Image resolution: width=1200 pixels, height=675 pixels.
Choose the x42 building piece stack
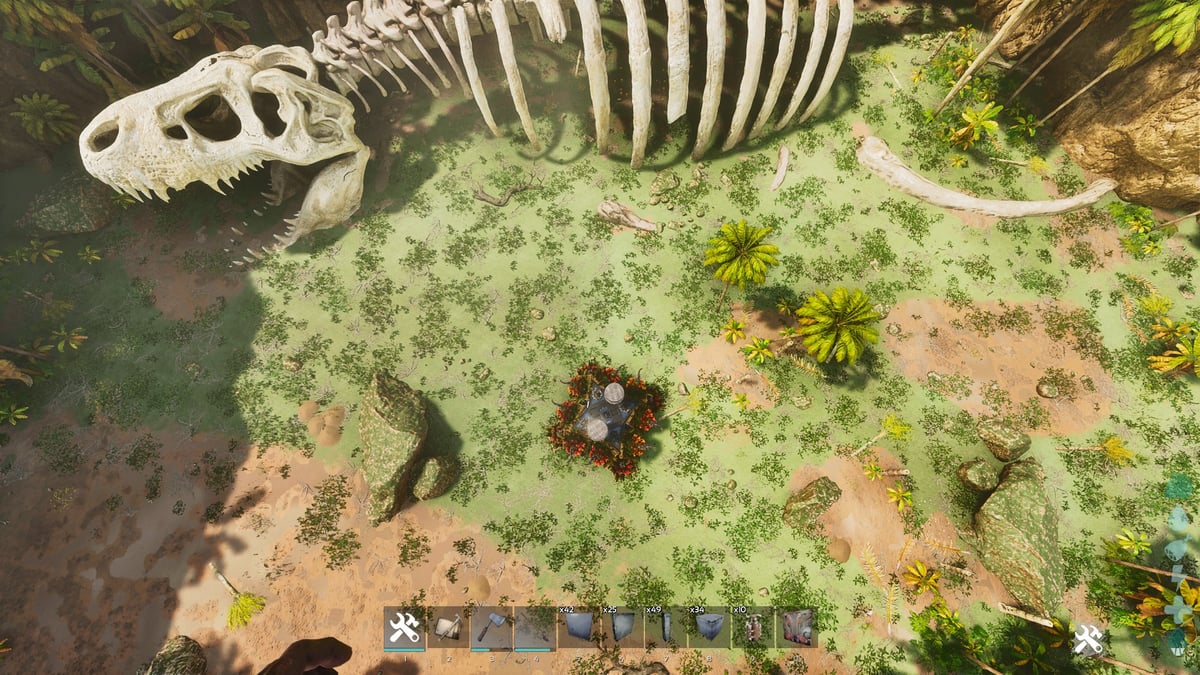(578, 628)
